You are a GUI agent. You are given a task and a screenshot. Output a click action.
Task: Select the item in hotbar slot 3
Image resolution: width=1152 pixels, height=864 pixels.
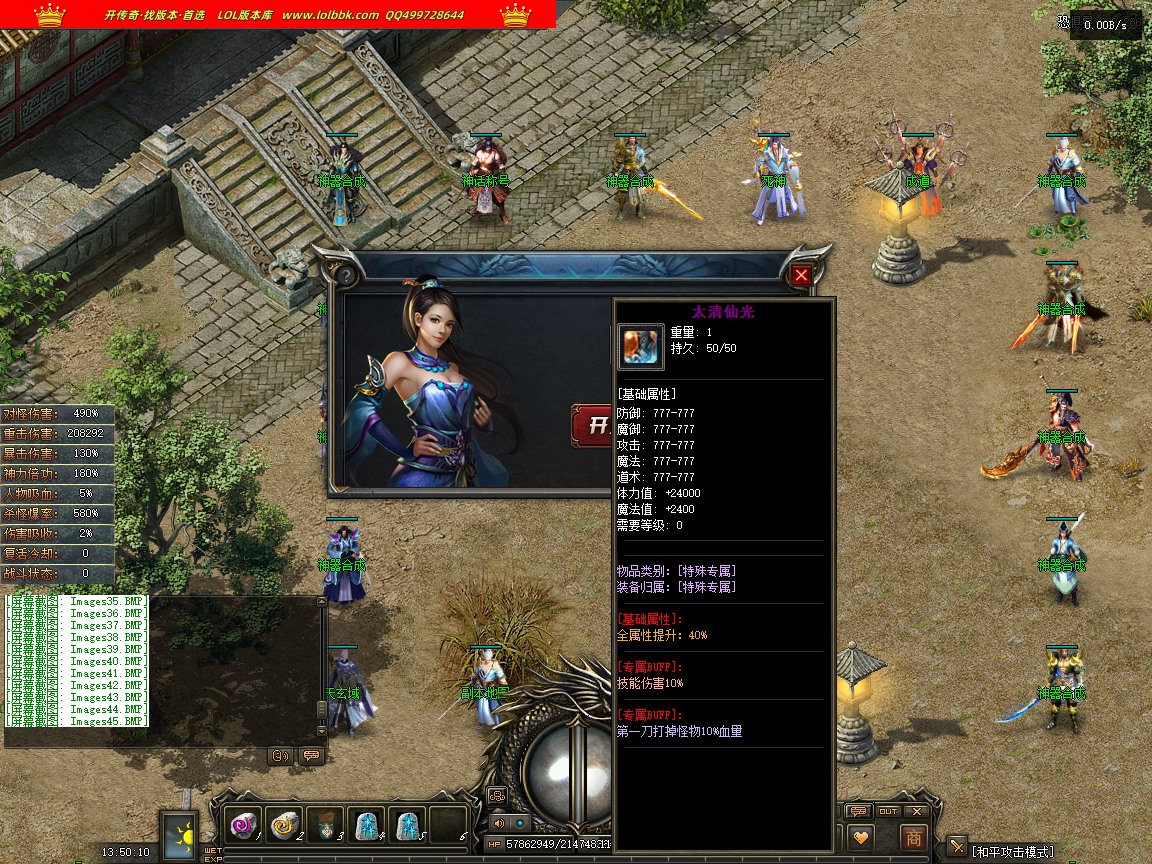[325, 825]
